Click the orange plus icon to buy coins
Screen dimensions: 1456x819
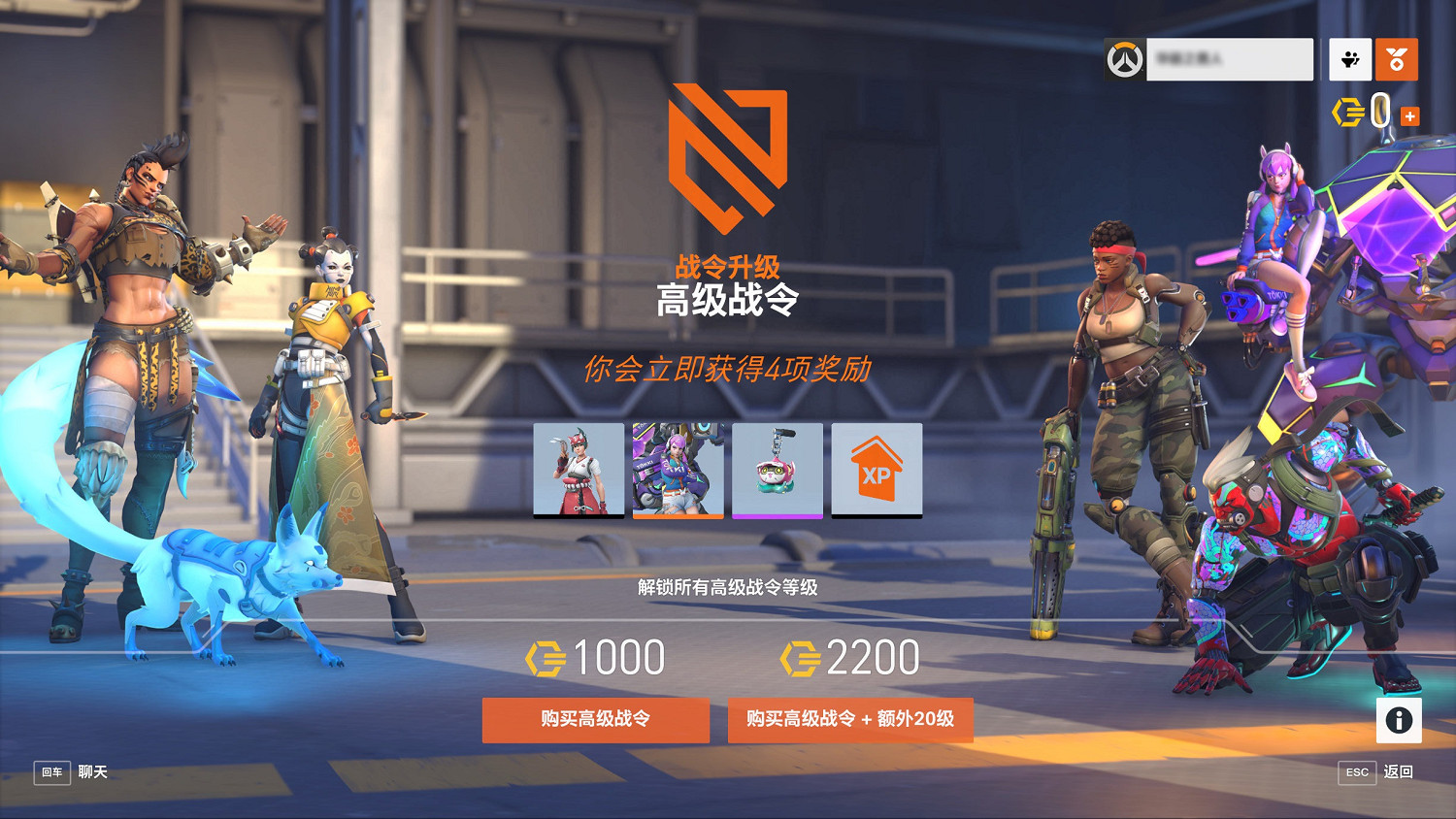pyautogui.click(x=1409, y=116)
